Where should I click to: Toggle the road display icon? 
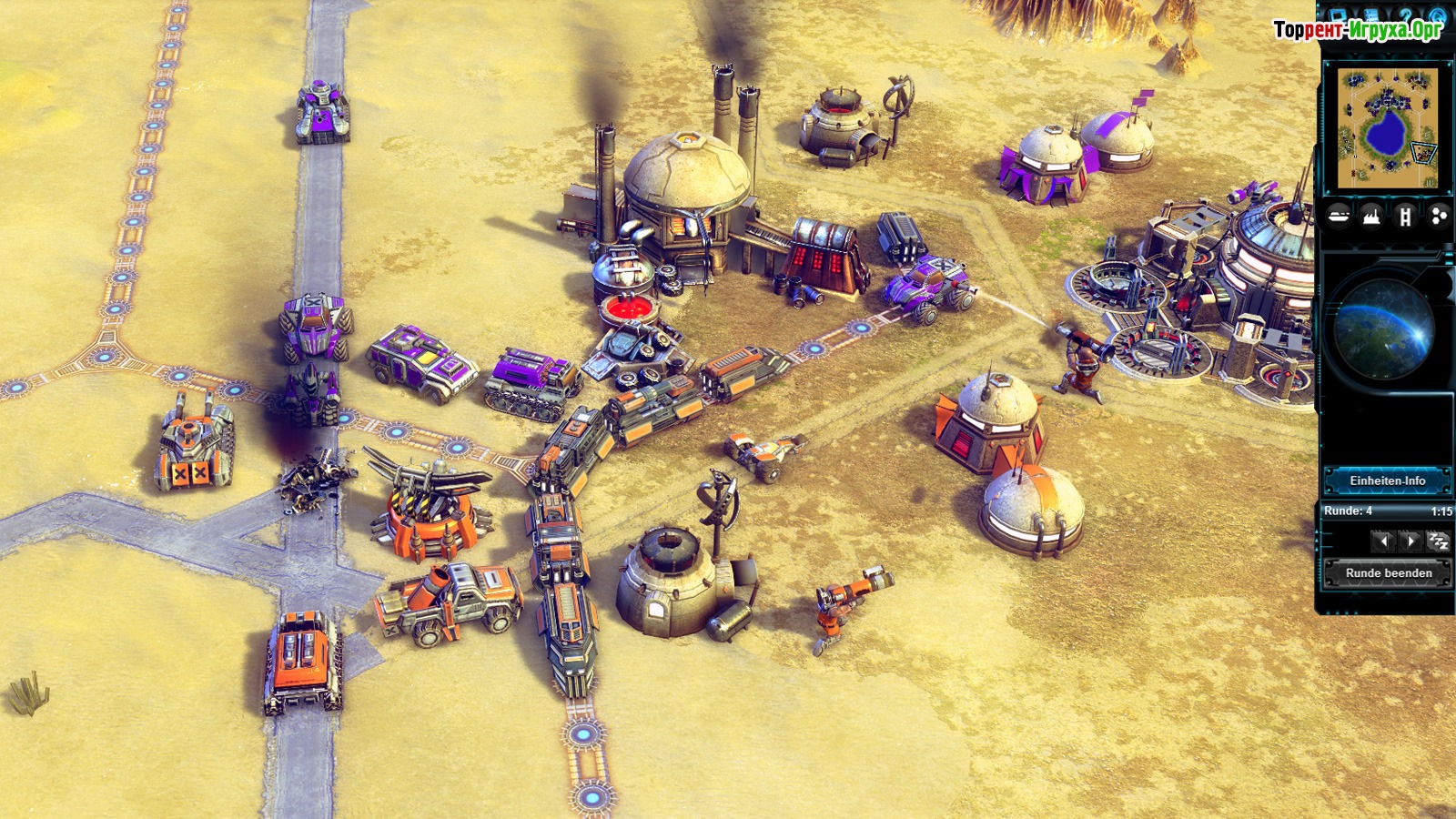(1405, 216)
